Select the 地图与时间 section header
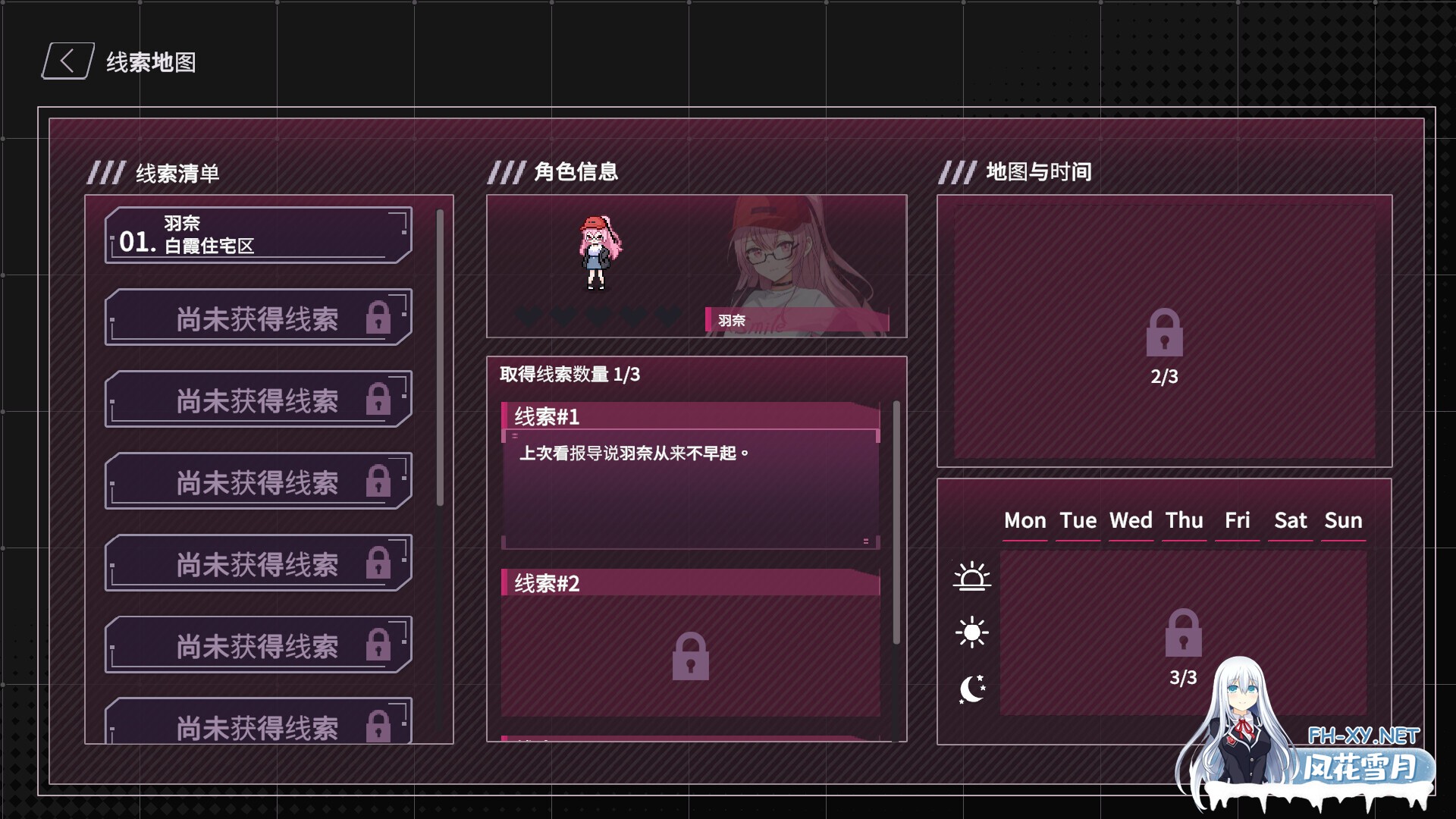Image resolution: width=1456 pixels, height=819 pixels. [1037, 172]
